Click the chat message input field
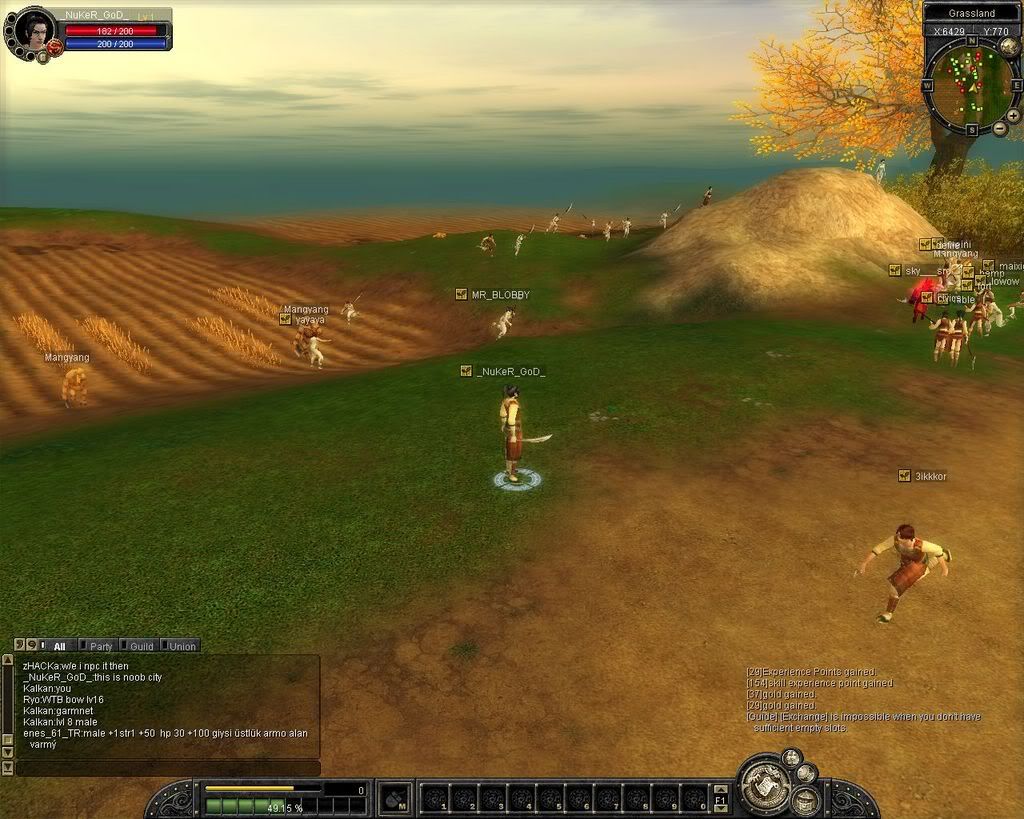Screen dimensions: 1024x819 (168, 768)
